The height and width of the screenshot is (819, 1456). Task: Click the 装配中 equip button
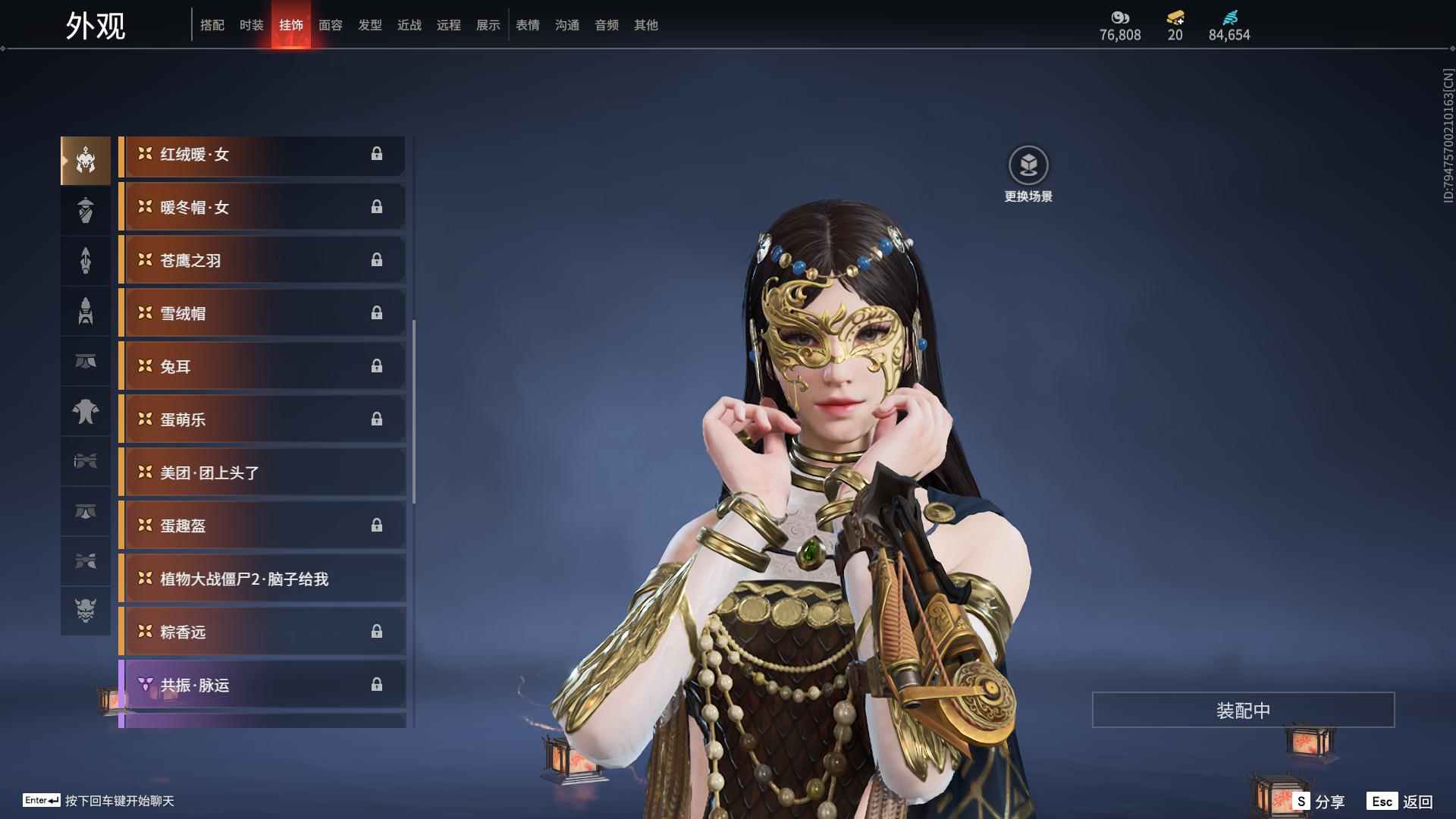(x=1242, y=710)
